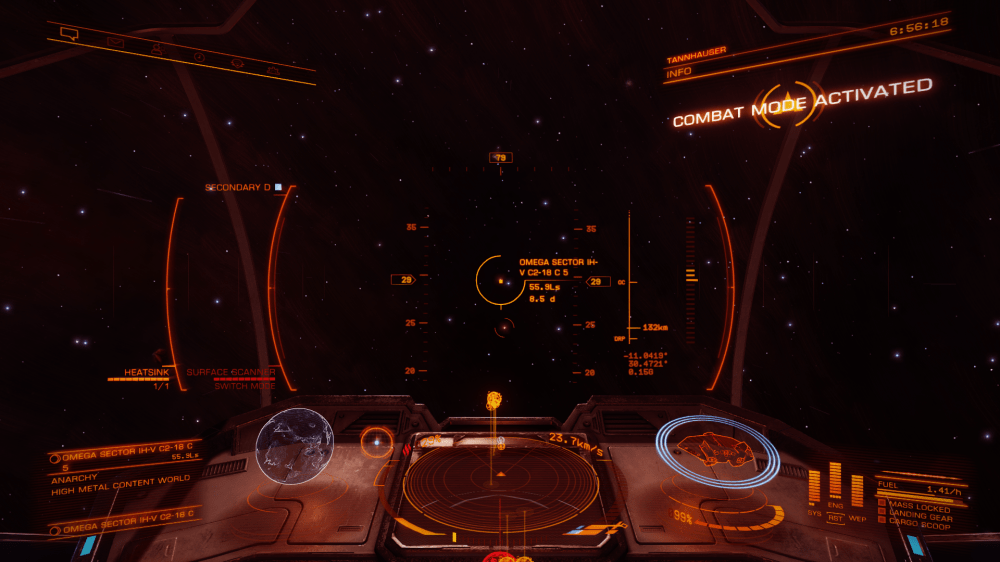Select the WEP power distributor column

click(857, 490)
